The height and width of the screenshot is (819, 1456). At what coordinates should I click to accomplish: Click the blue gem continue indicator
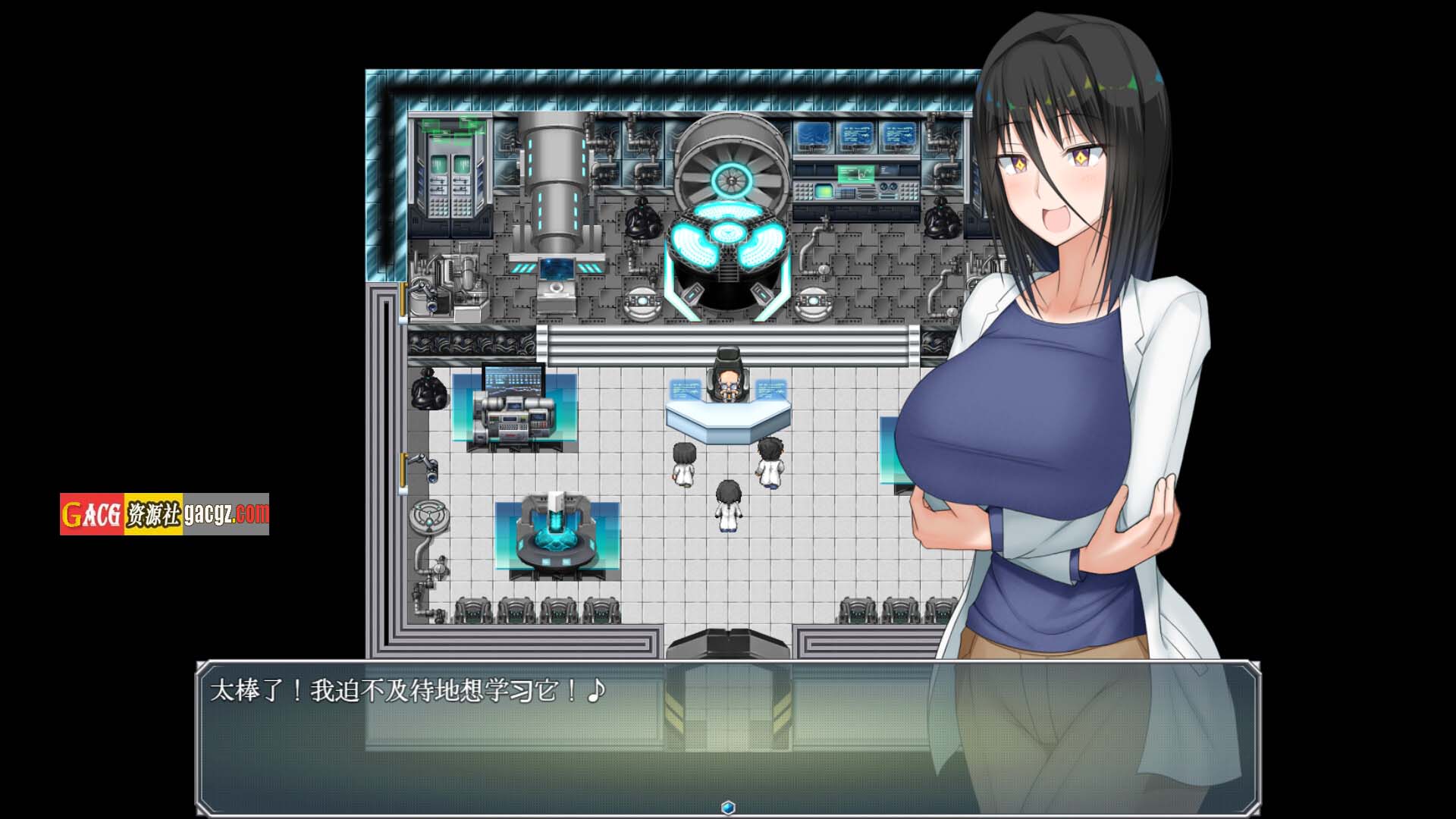(728, 807)
